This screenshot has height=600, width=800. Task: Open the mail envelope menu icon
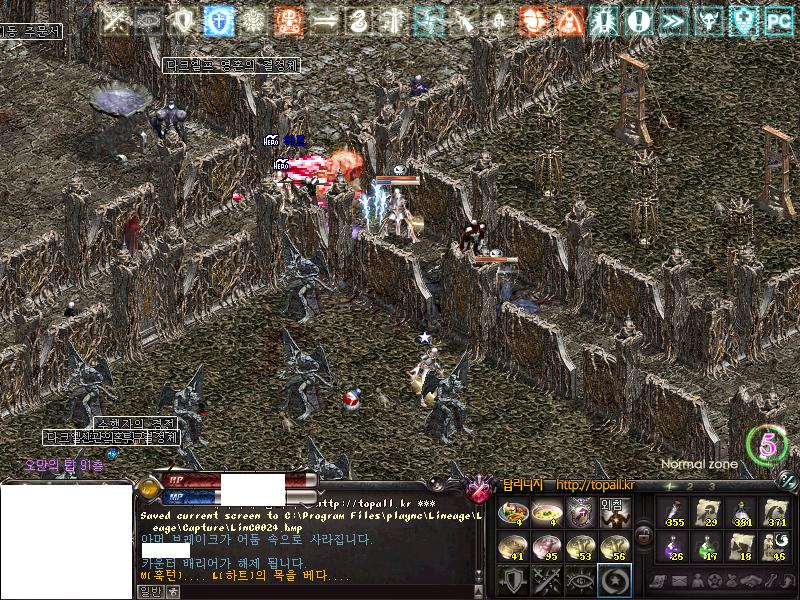click(679, 581)
